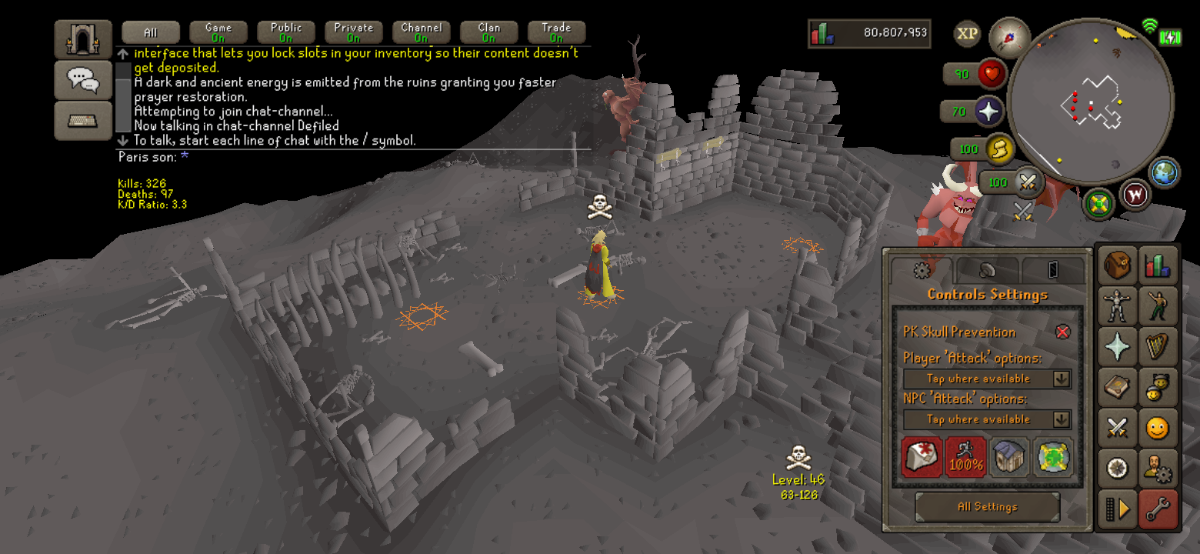Open the skills bar-chart tab
The image size is (1200, 554).
[1159, 263]
